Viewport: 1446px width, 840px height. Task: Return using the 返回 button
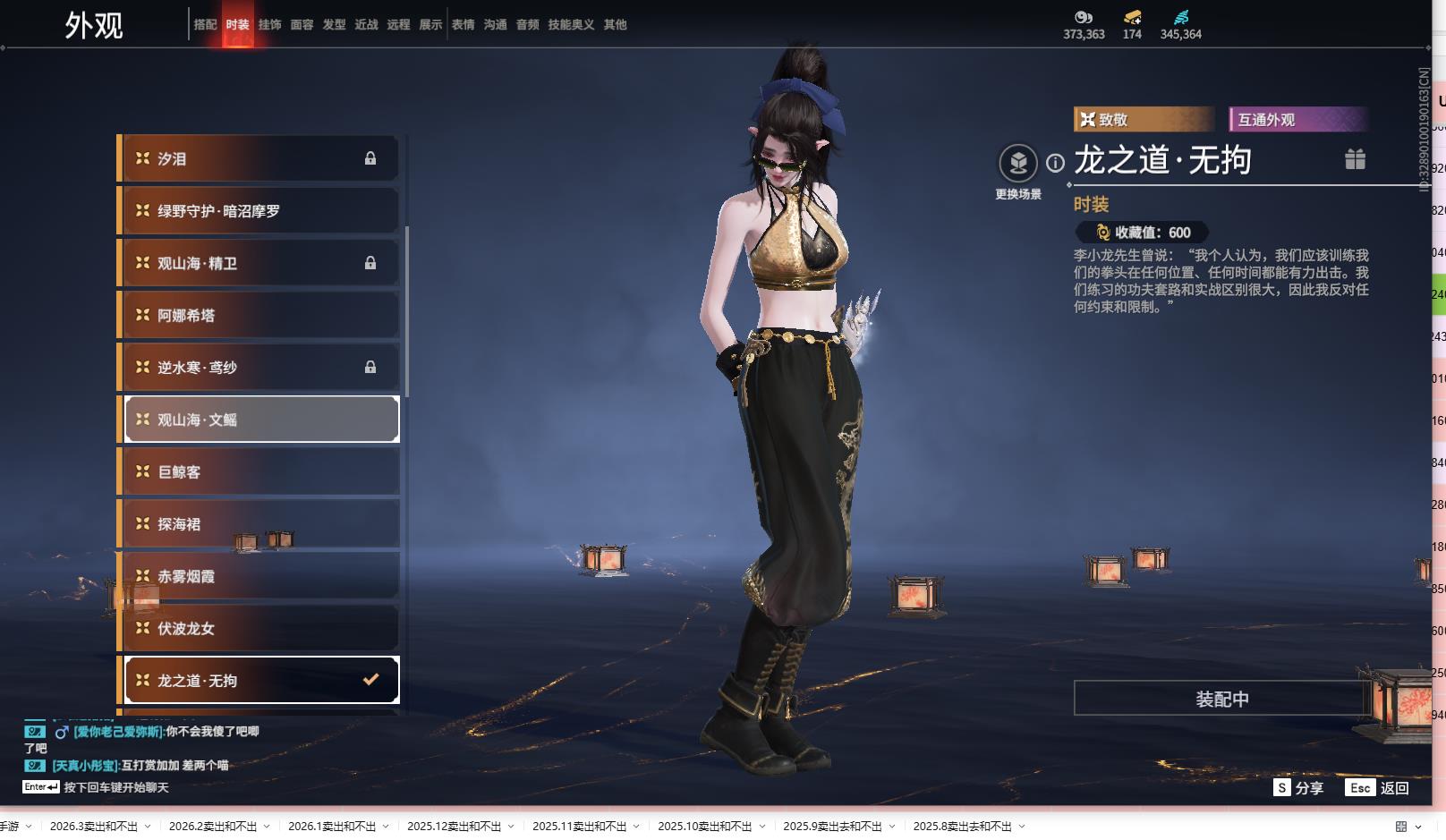click(x=1378, y=788)
